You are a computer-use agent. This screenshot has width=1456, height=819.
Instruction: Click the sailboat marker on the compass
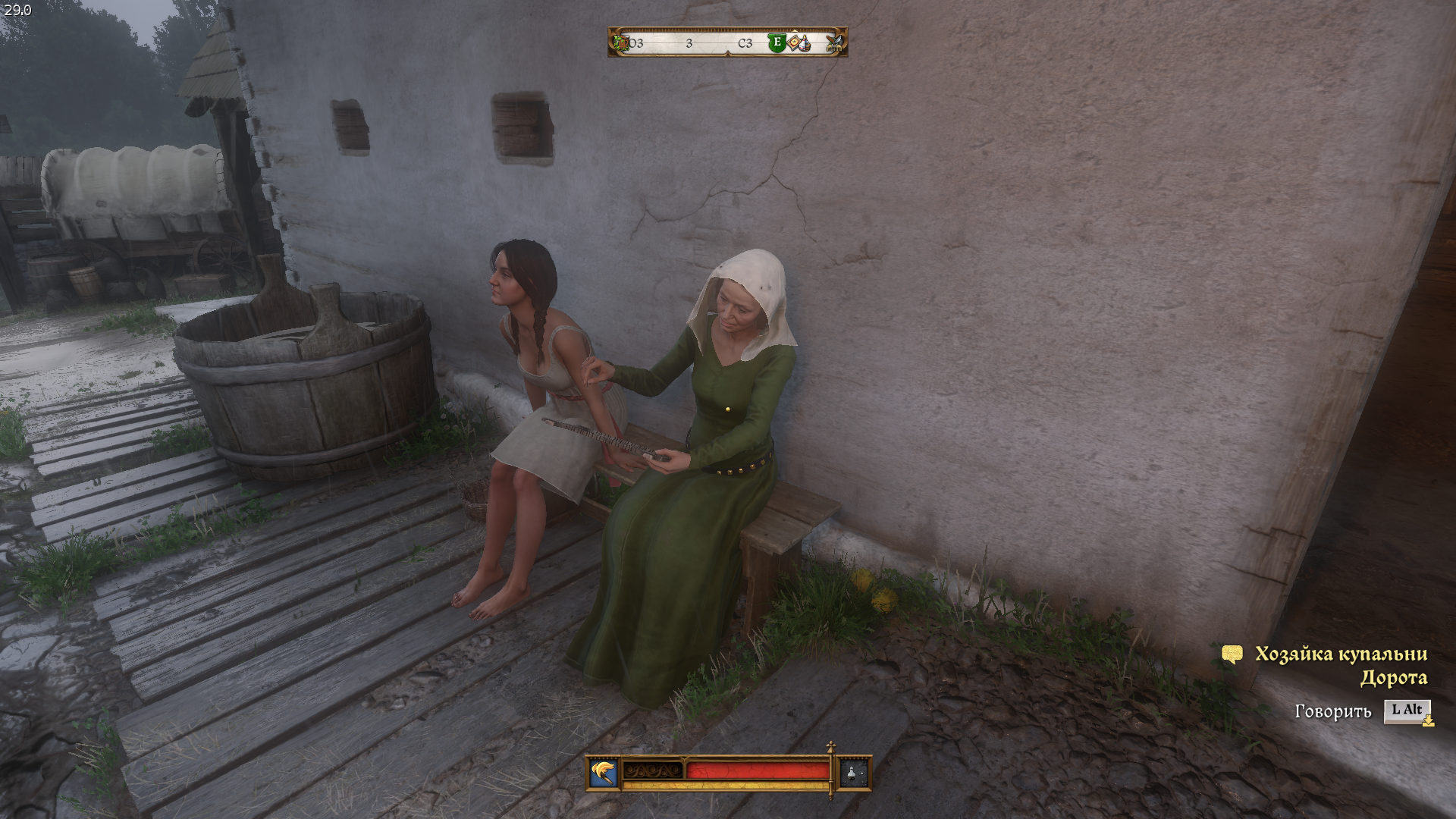coord(804,44)
